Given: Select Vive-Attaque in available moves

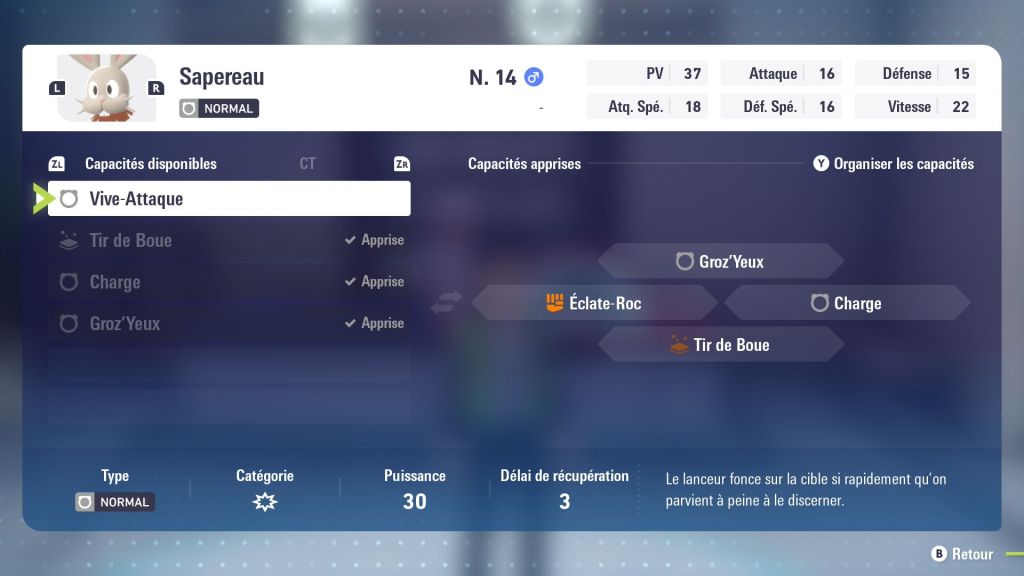Looking at the screenshot, I should click(x=228, y=199).
